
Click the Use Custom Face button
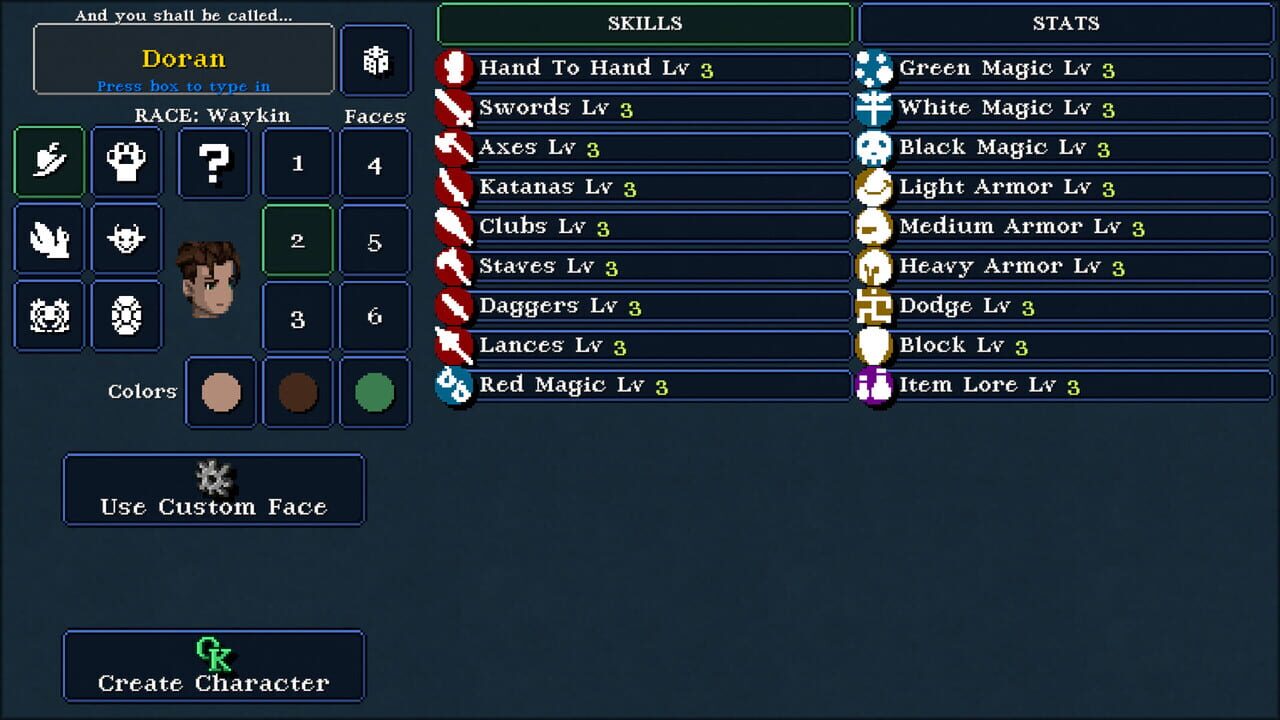pos(213,490)
